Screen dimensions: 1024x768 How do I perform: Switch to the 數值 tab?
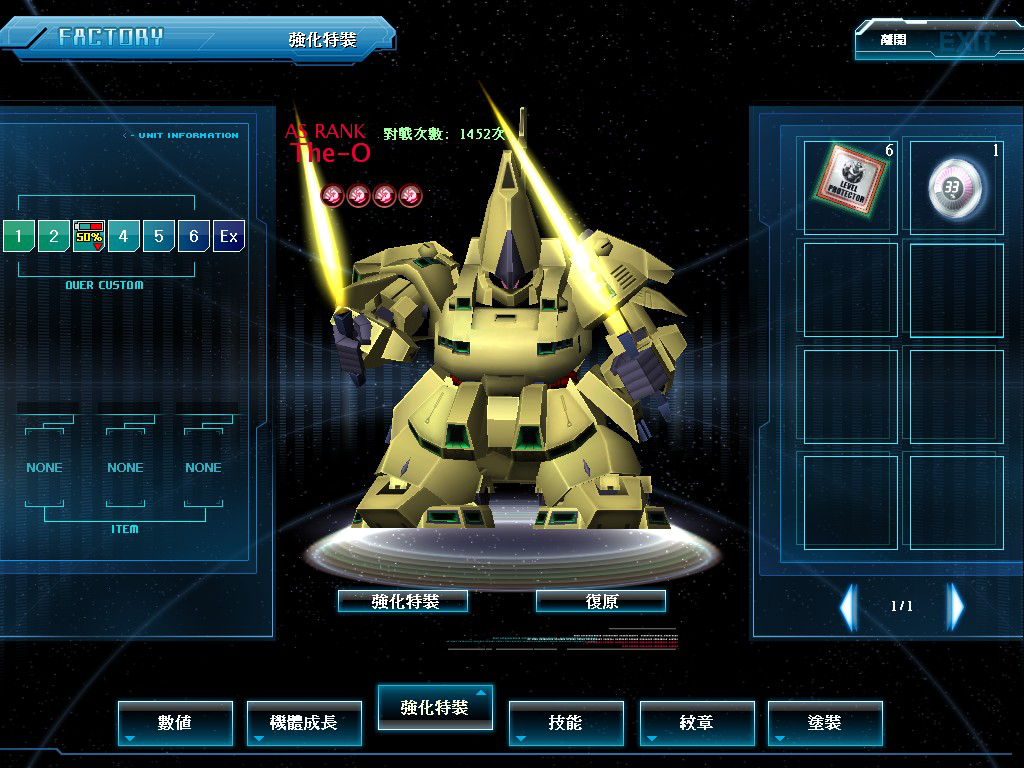175,722
